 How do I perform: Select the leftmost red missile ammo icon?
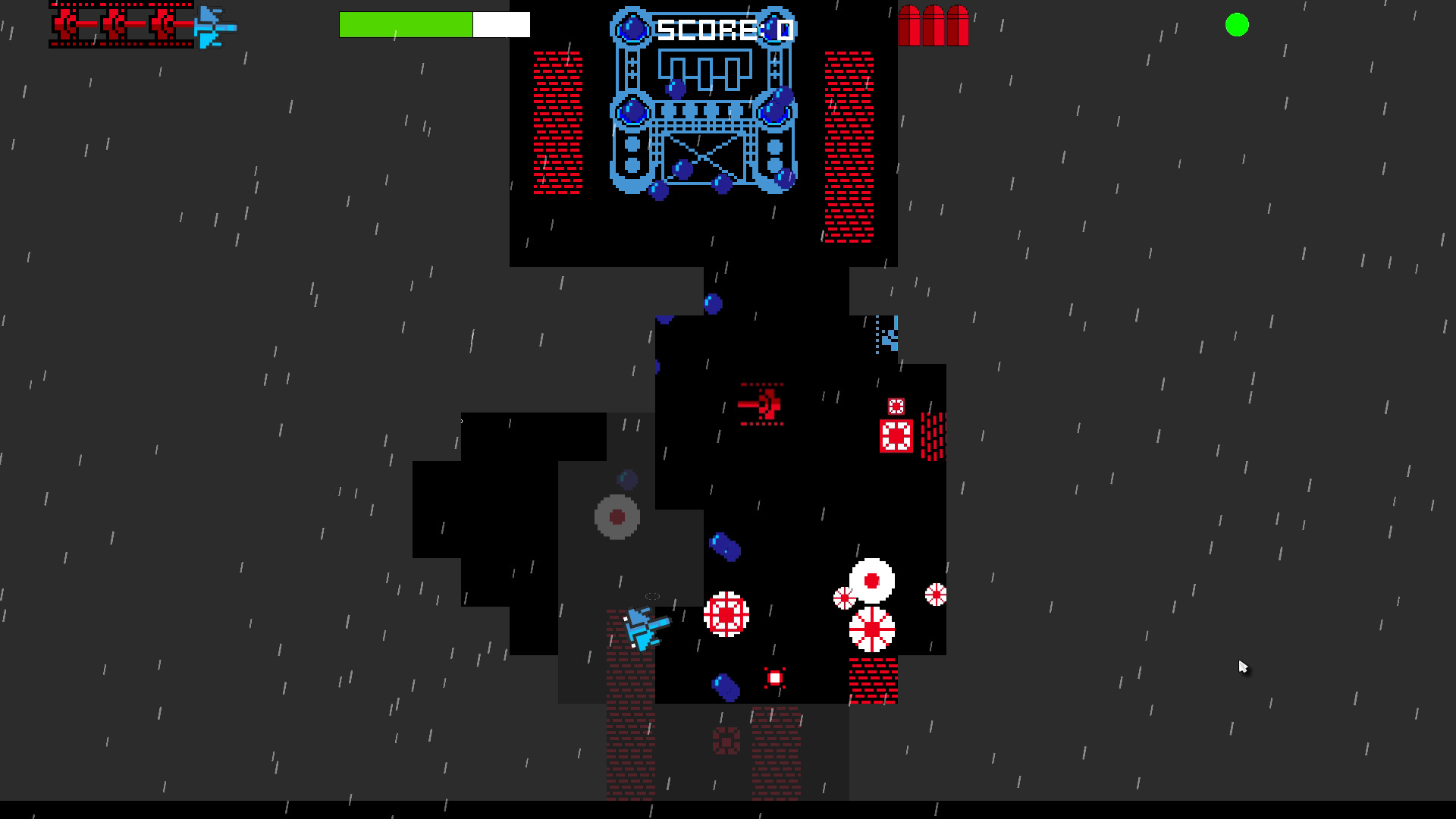pyautogui.click(x=909, y=25)
